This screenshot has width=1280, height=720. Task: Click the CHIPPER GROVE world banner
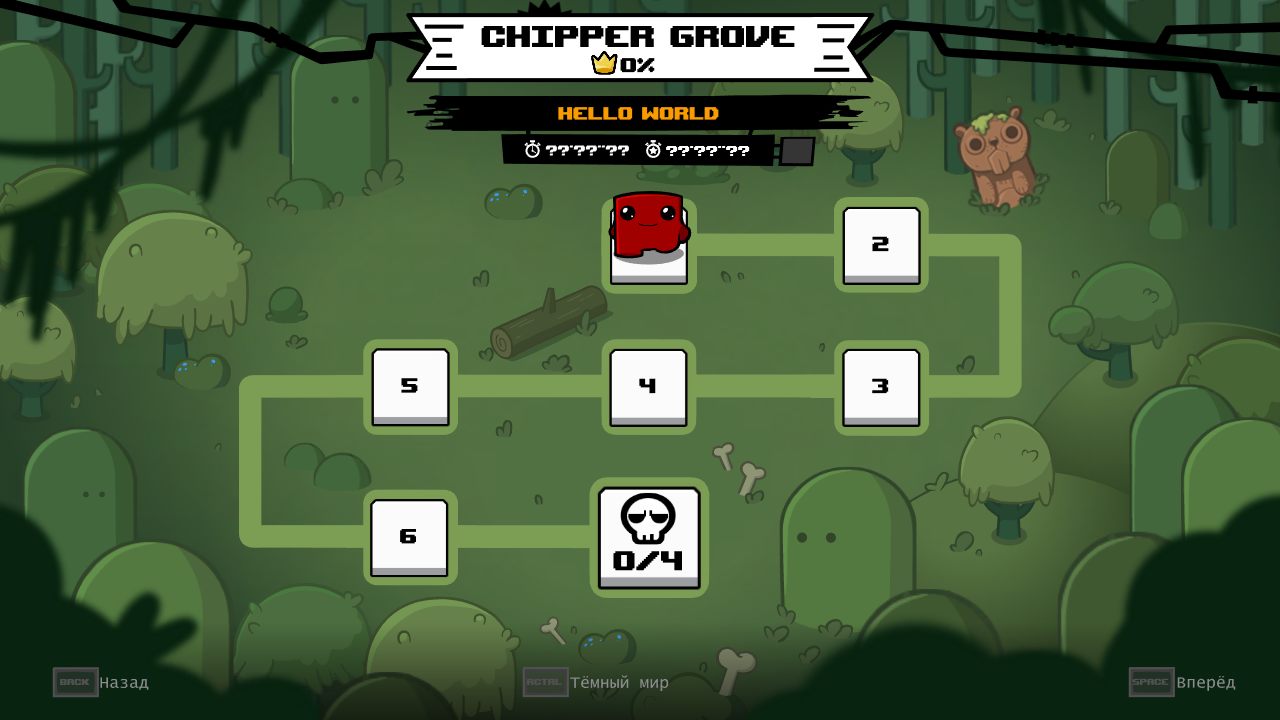pos(639,37)
